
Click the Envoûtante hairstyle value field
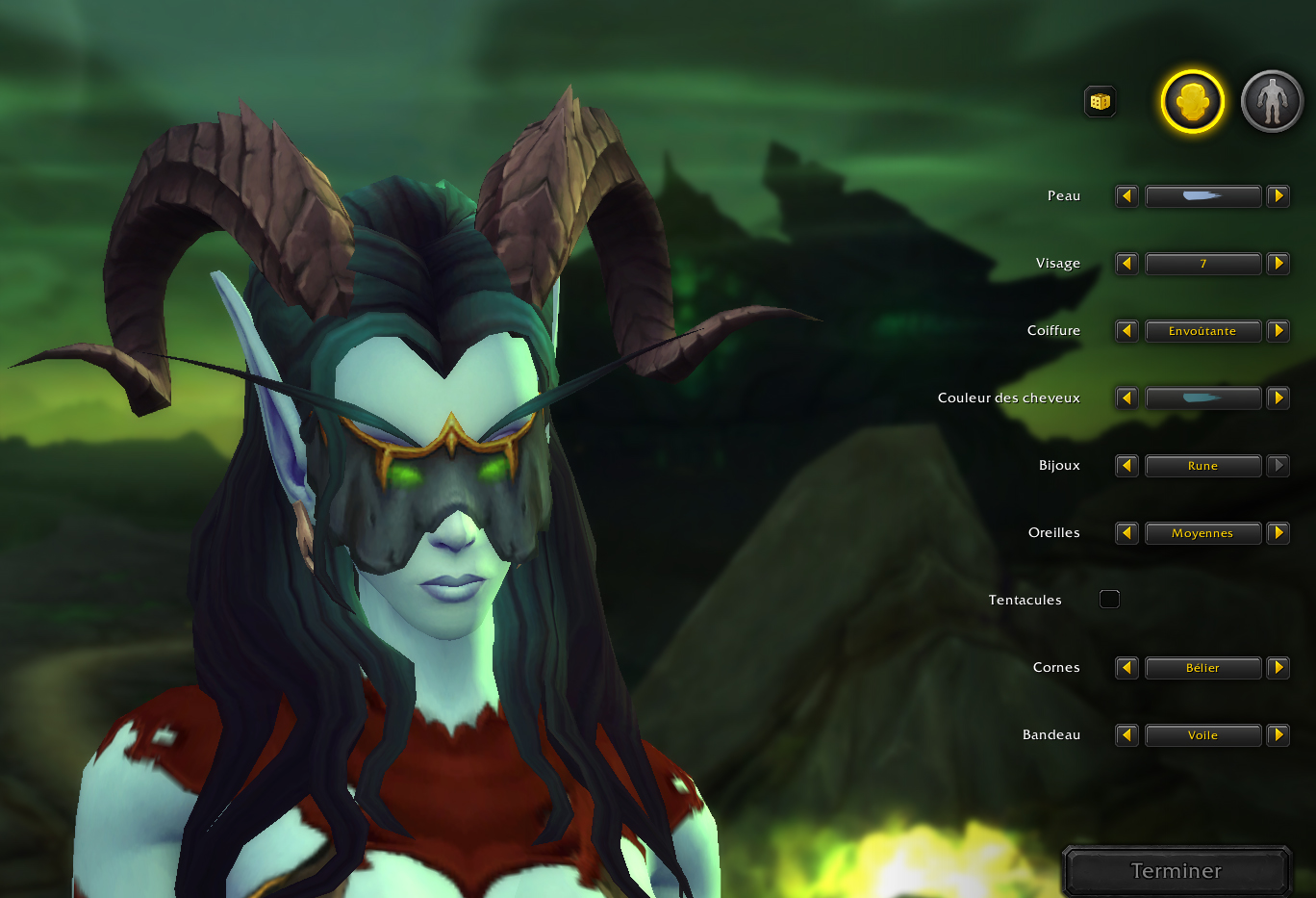pyautogui.click(x=1203, y=331)
